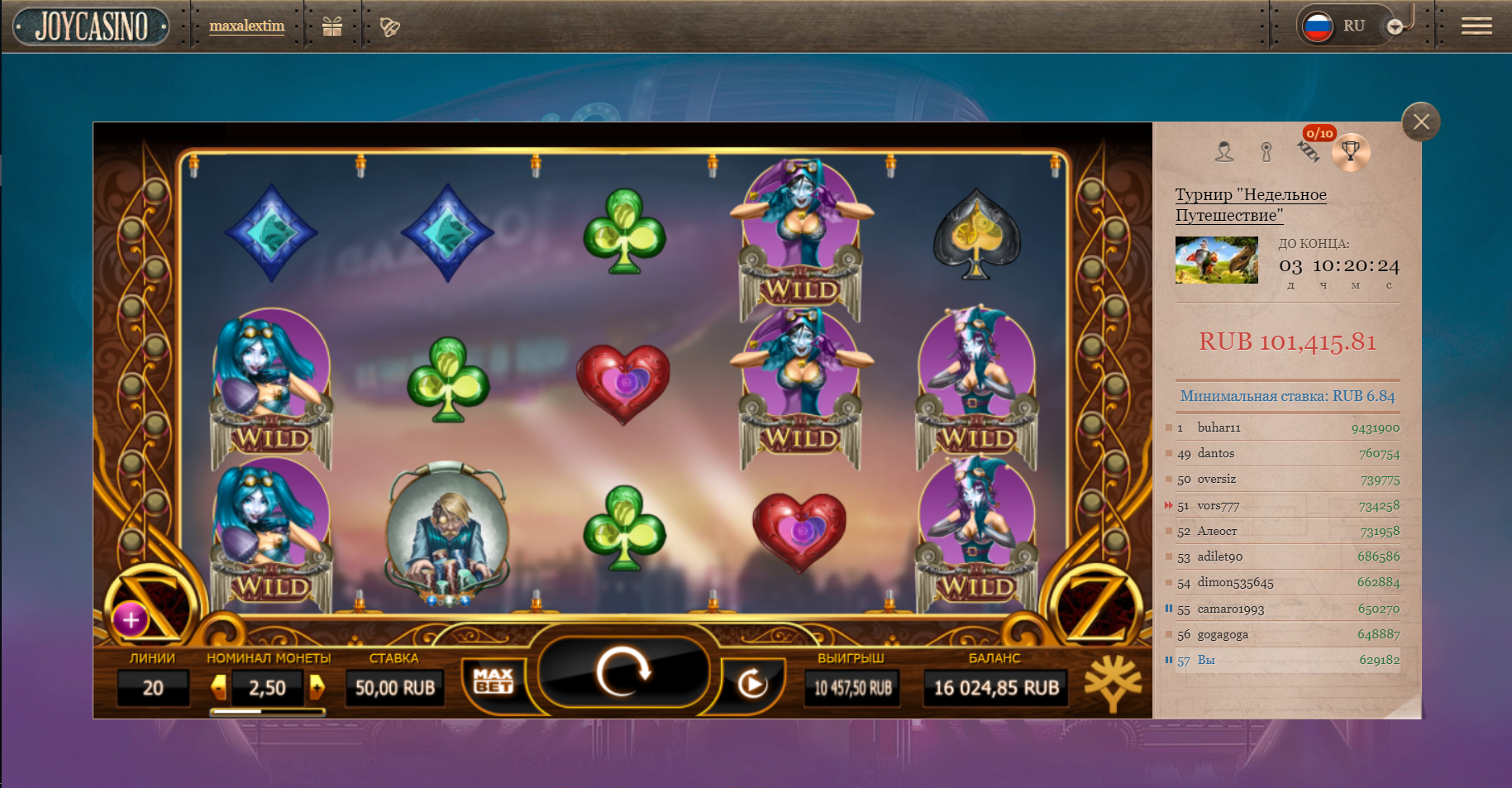Screen dimensions: 1512x788
Task: Open the maxalextim account link
Action: point(246,26)
